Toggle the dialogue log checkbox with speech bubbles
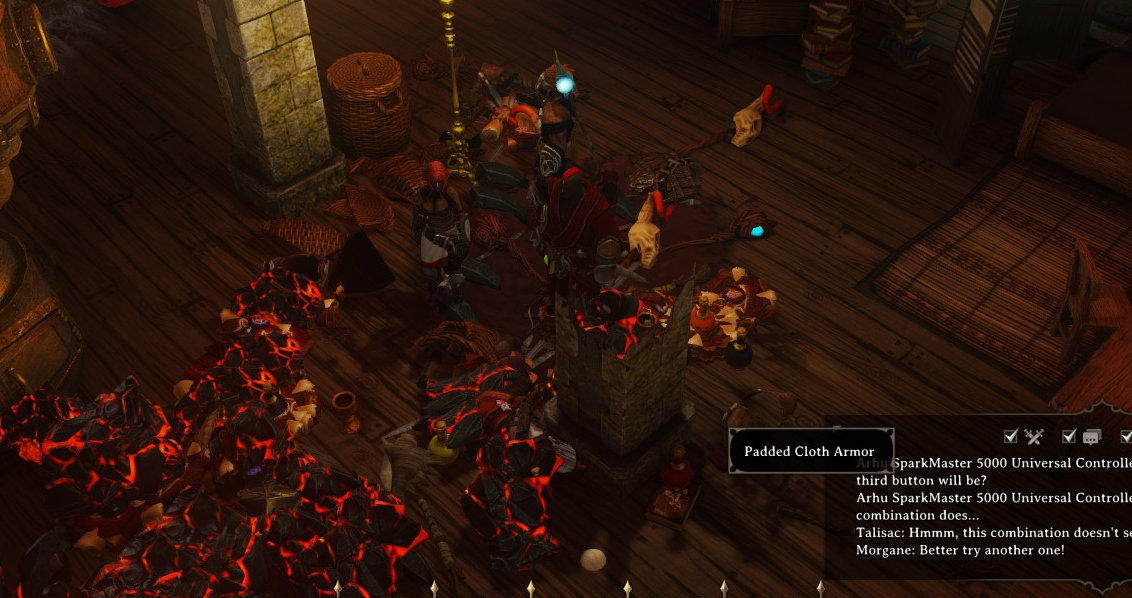The height and width of the screenshot is (598, 1132). pyautogui.click(x=1069, y=436)
